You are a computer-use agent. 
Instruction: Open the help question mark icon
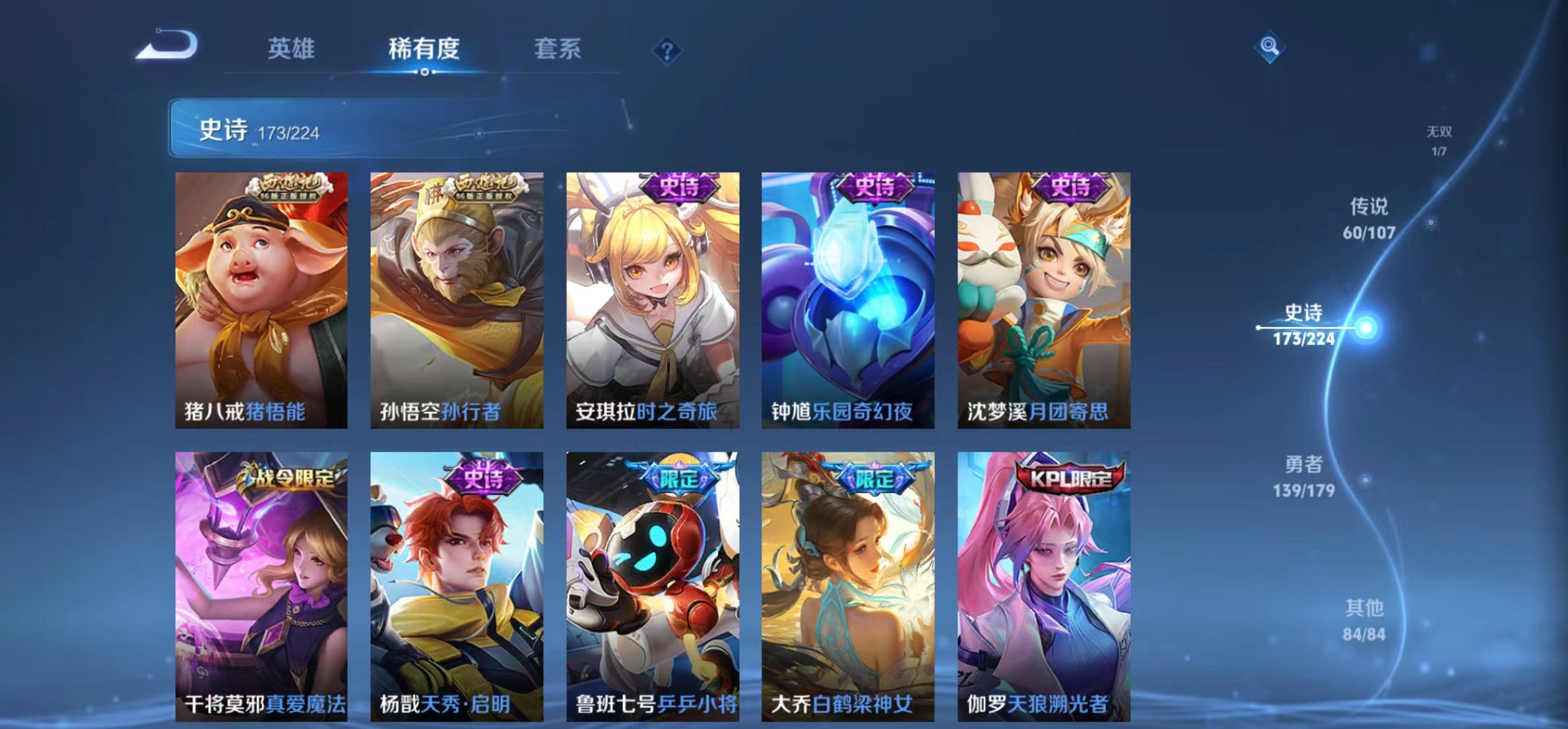pyautogui.click(x=668, y=50)
